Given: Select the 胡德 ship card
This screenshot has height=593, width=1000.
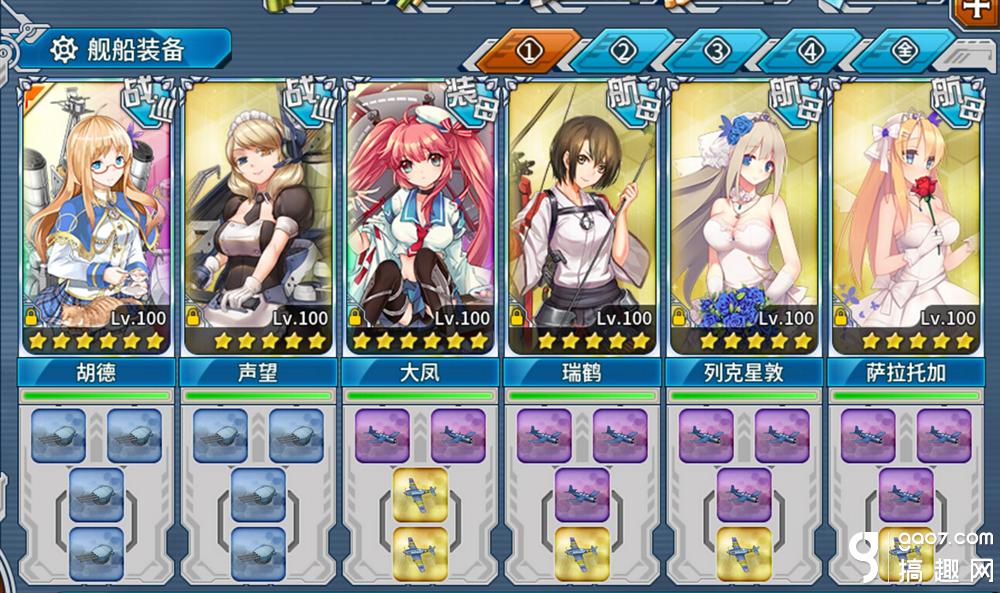Looking at the screenshot, I should tap(95, 220).
